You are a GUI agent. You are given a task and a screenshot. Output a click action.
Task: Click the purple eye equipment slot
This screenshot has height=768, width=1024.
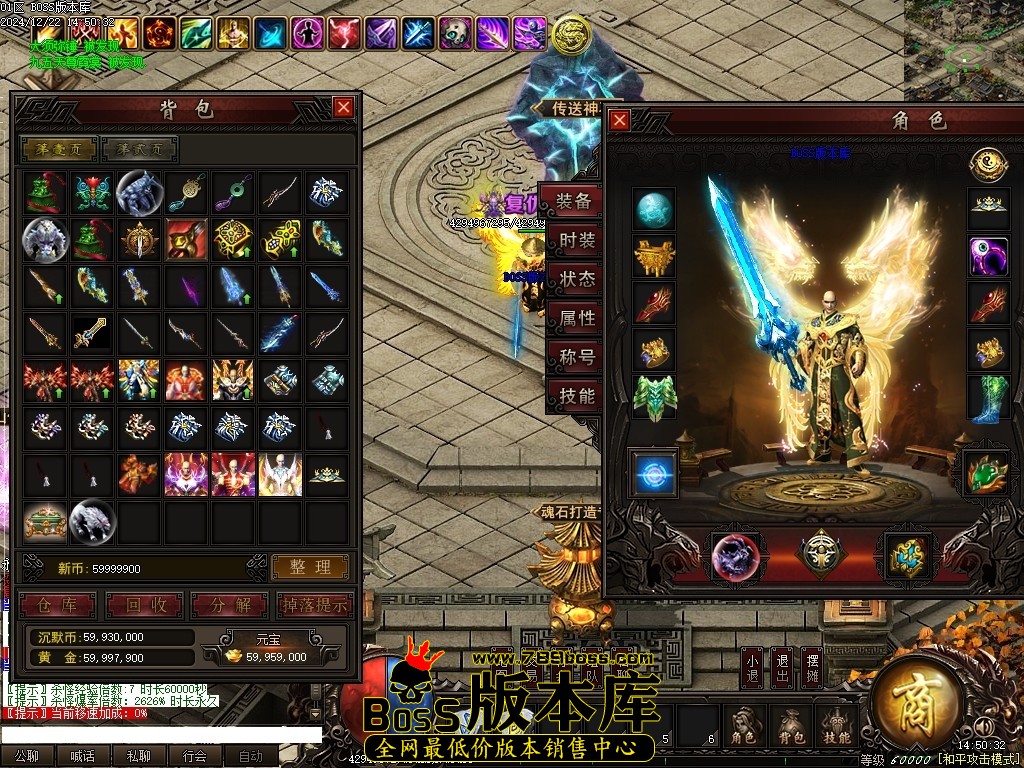pos(989,257)
